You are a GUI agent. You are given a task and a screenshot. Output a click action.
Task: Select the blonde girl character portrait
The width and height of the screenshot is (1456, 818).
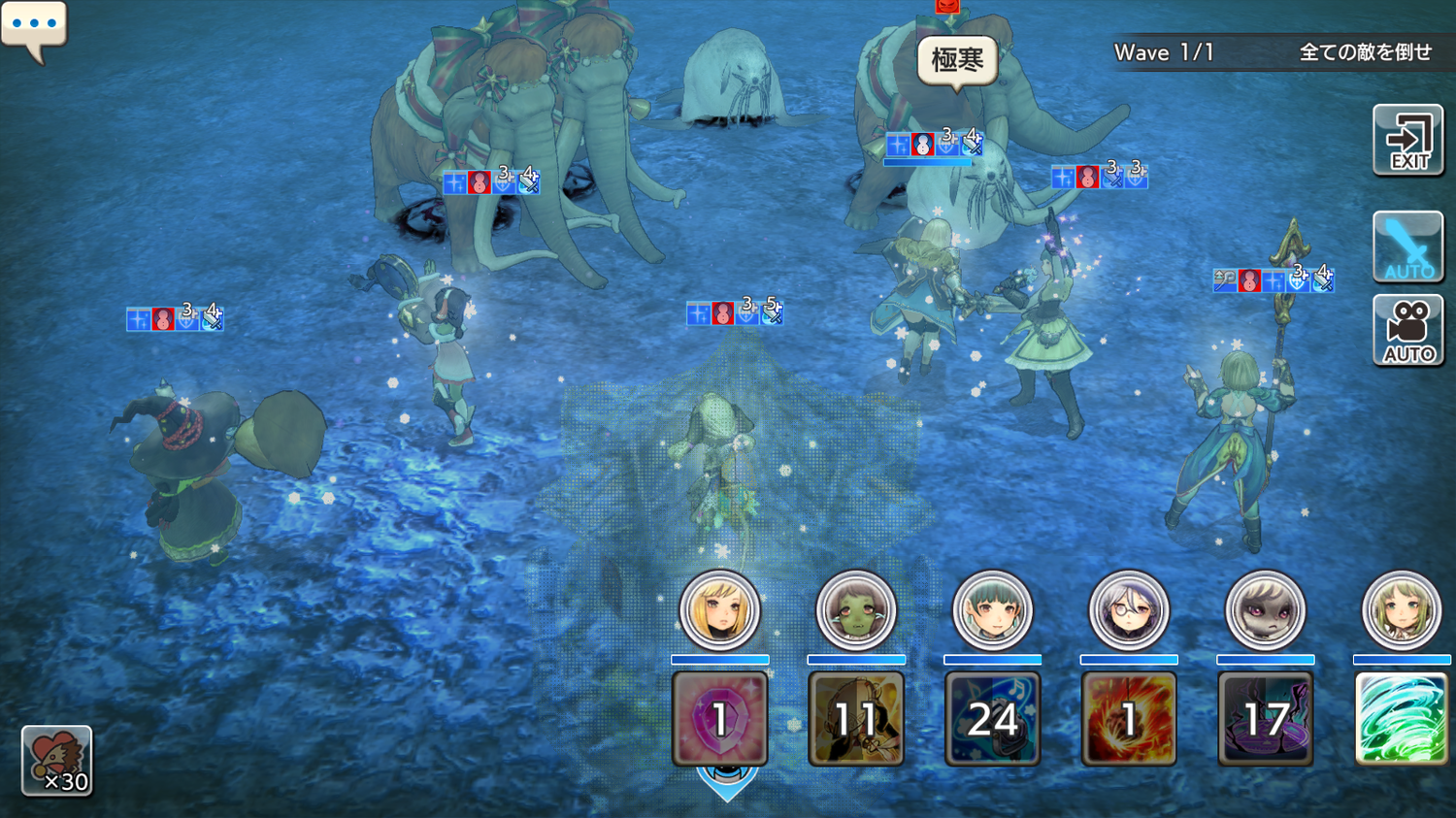[719, 611]
